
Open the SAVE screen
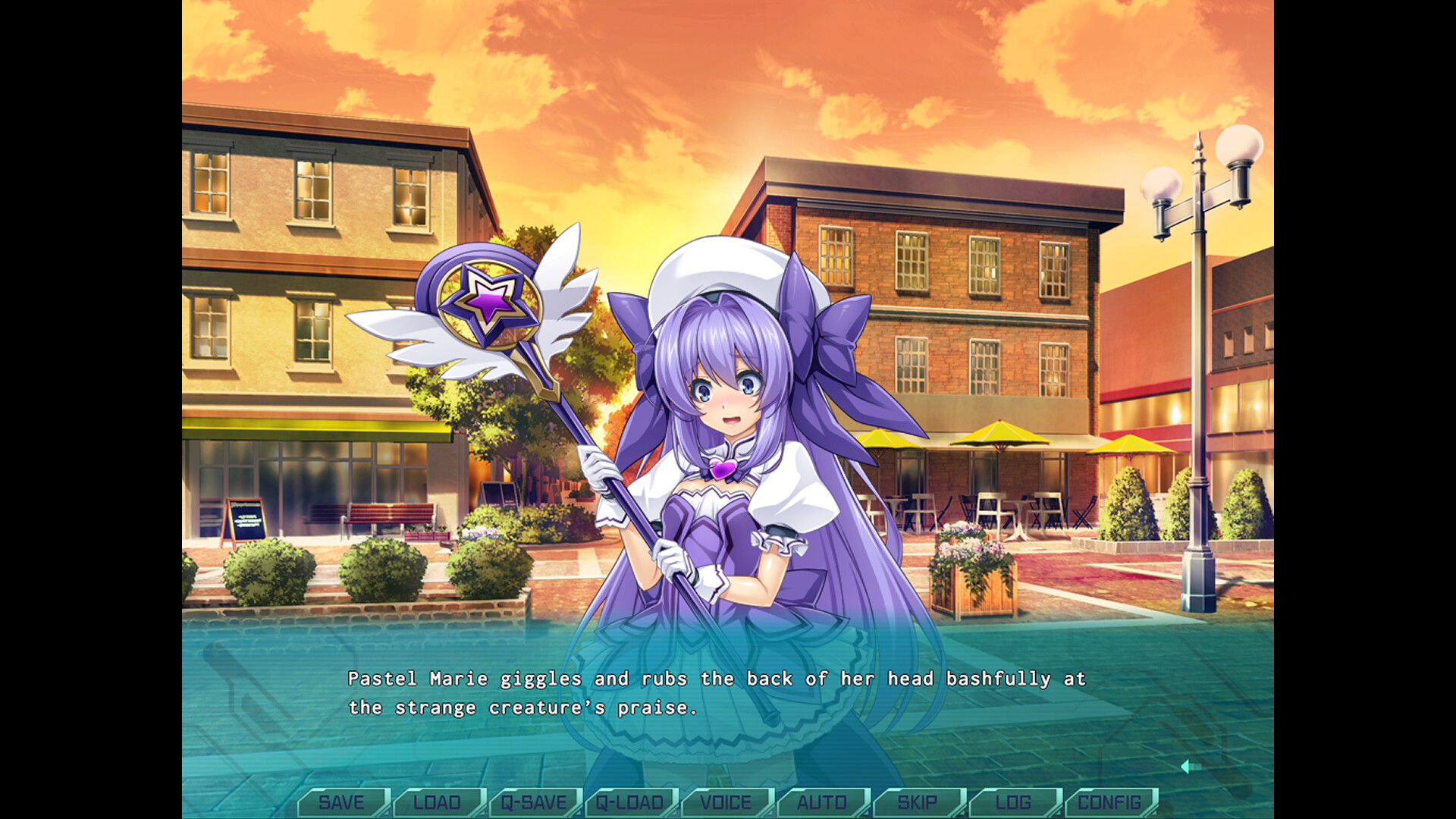pos(343,802)
